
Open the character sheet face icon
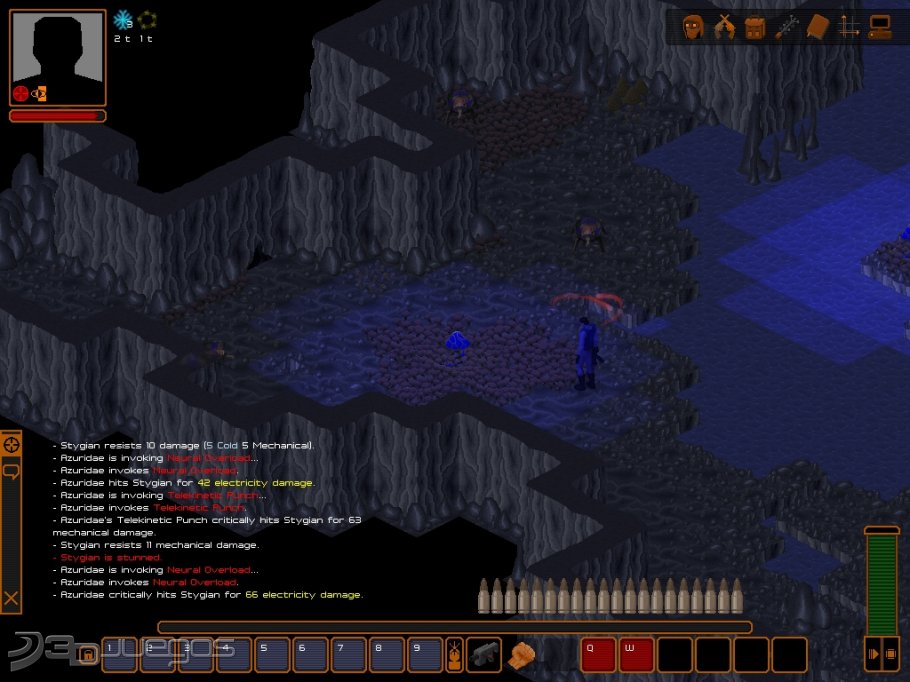pyautogui.click(x=693, y=27)
